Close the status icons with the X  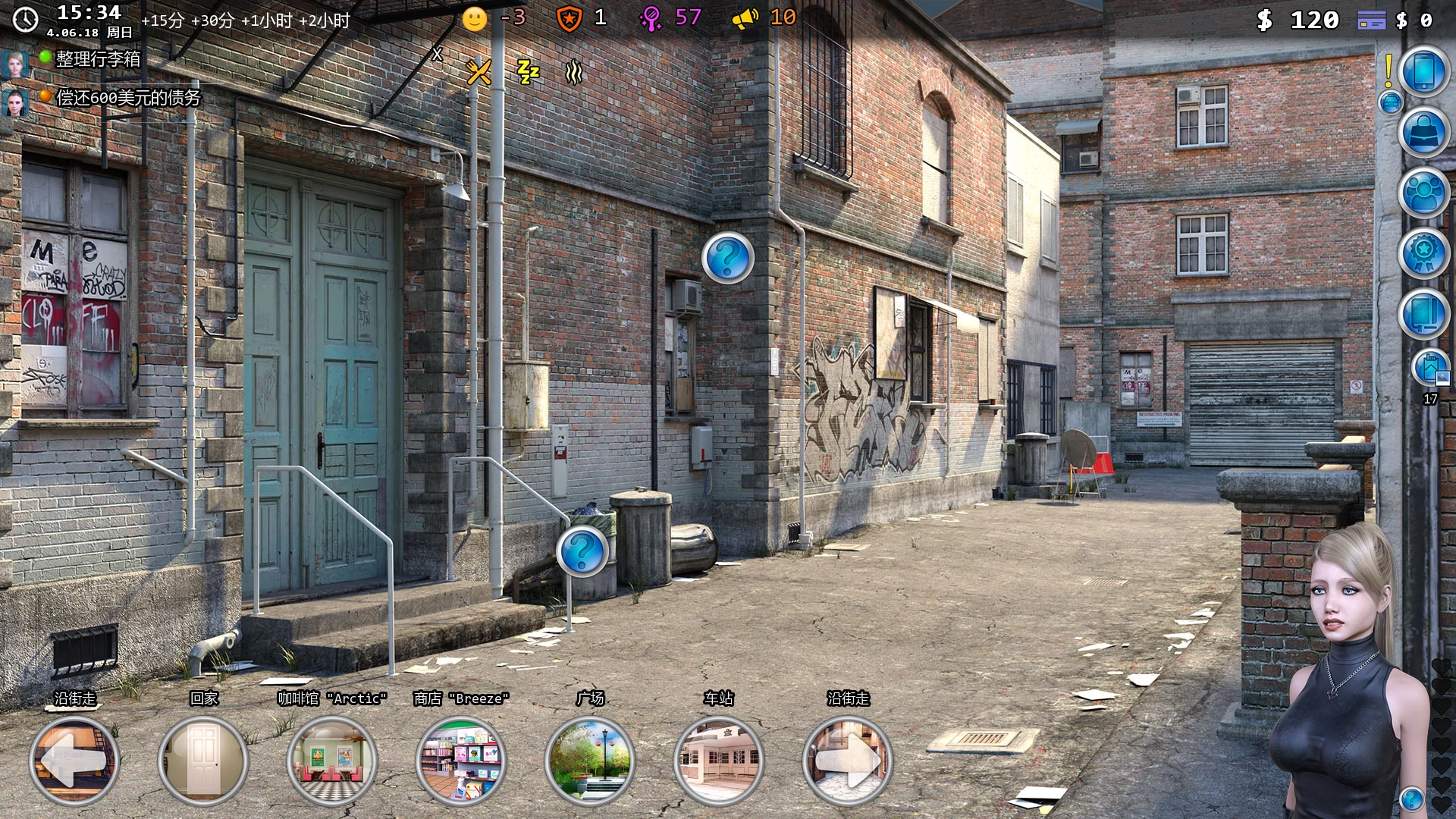click(x=437, y=54)
